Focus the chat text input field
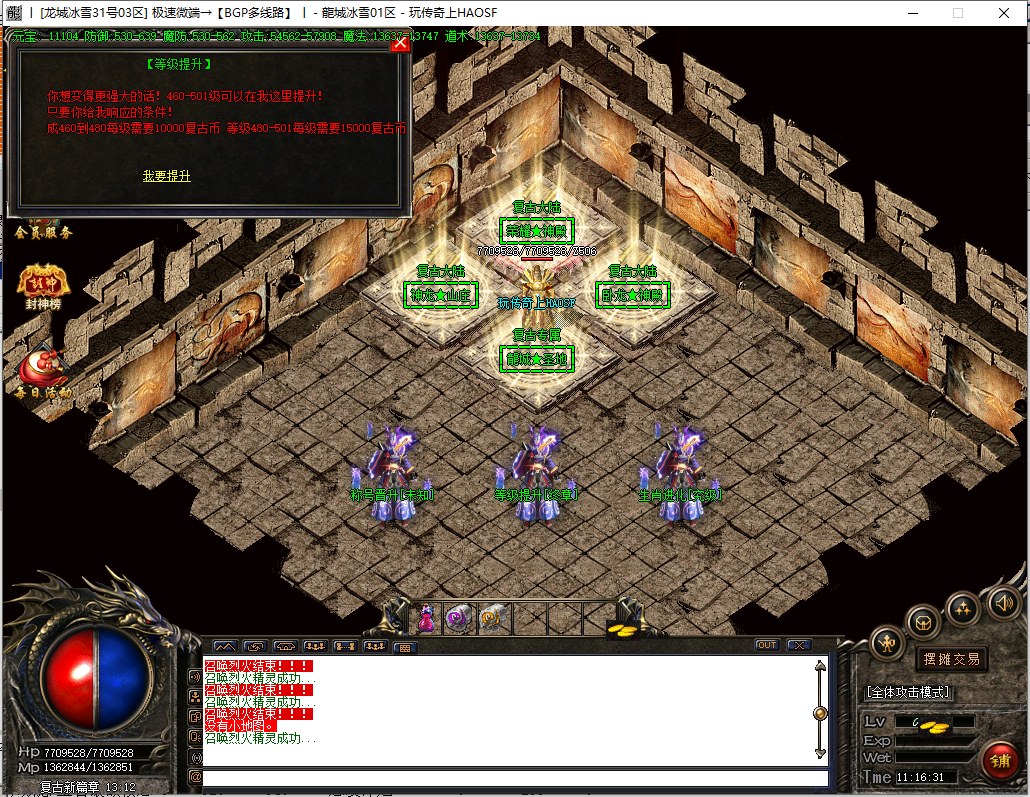This screenshot has height=797, width=1030. 515,777
